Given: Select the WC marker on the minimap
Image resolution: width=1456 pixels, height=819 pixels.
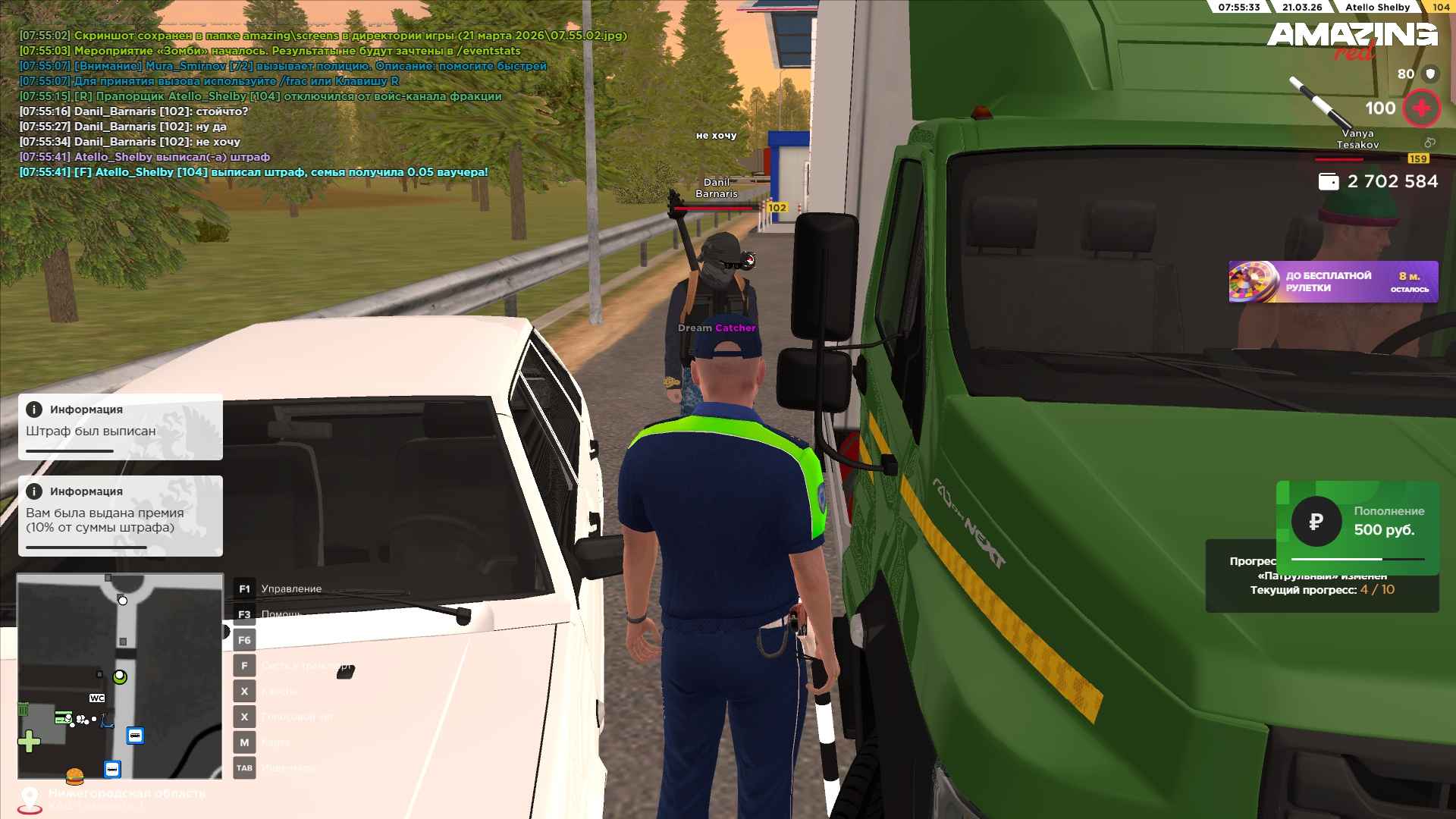Looking at the screenshot, I should (x=97, y=698).
